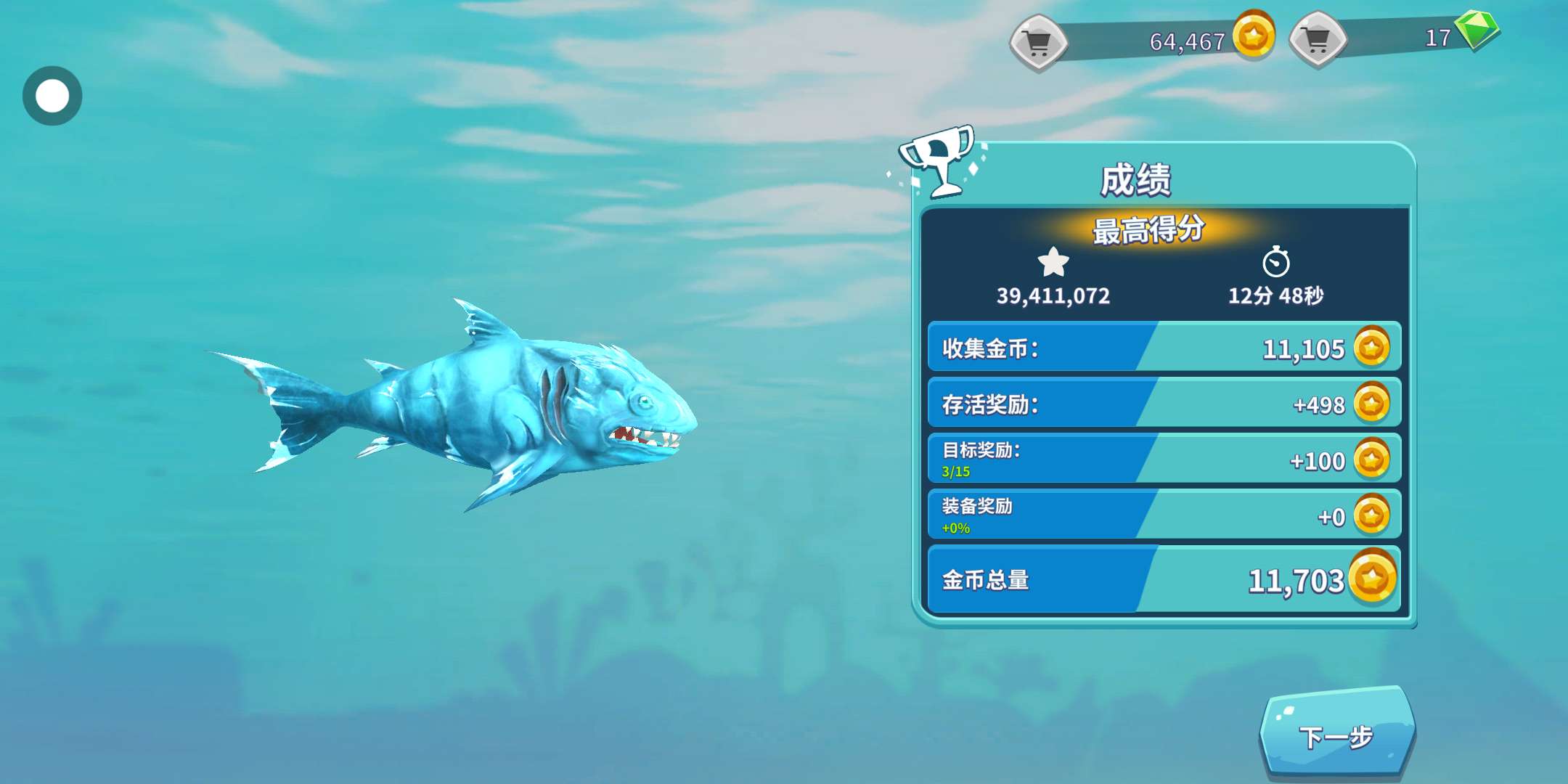The width and height of the screenshot is (1568, 784).
Task: Tap the white circle recording button
Action: click(x=52, y=96)
